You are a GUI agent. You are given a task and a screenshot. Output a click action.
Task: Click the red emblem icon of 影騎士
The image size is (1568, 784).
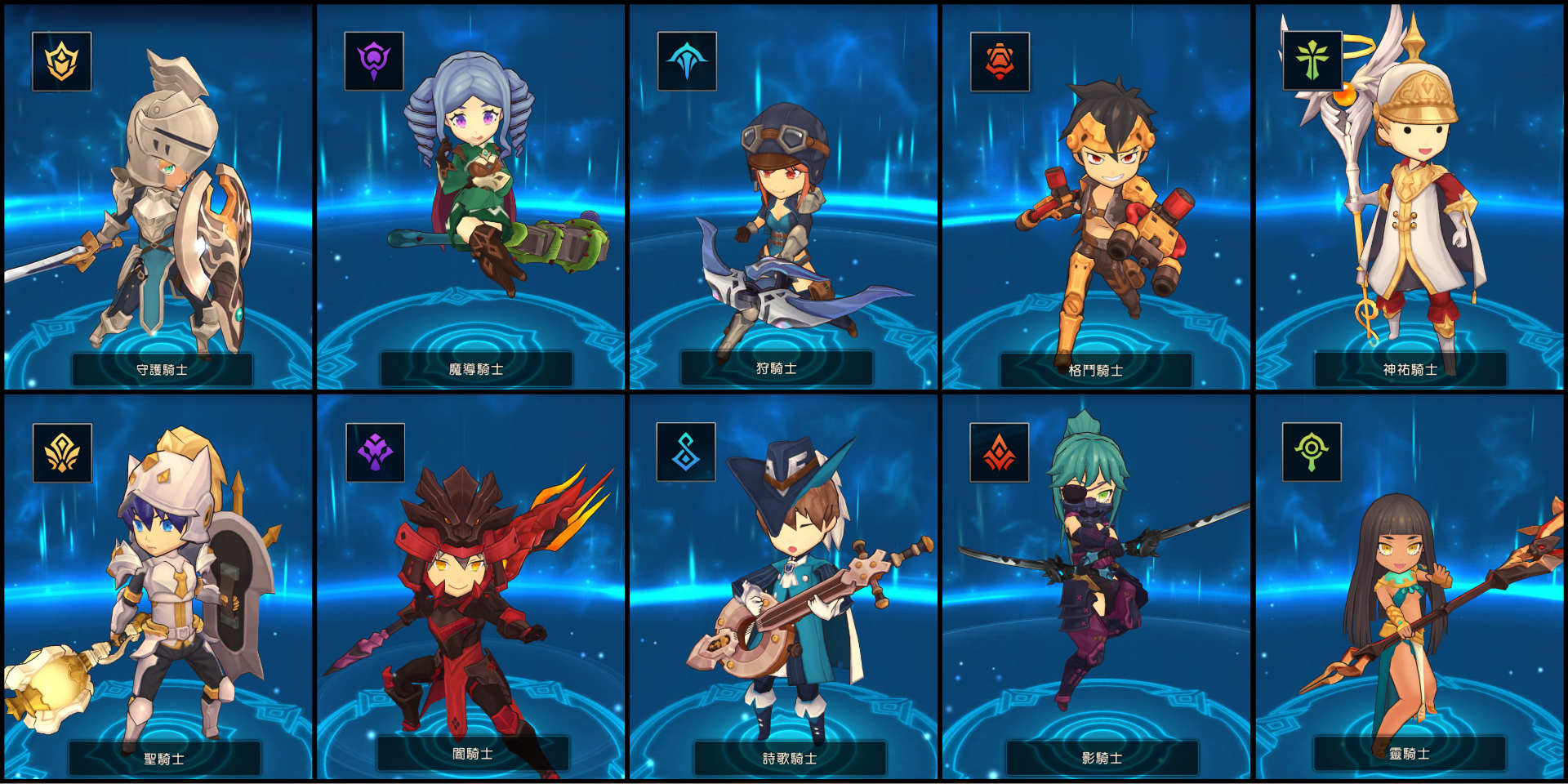(x=999, y=452)
